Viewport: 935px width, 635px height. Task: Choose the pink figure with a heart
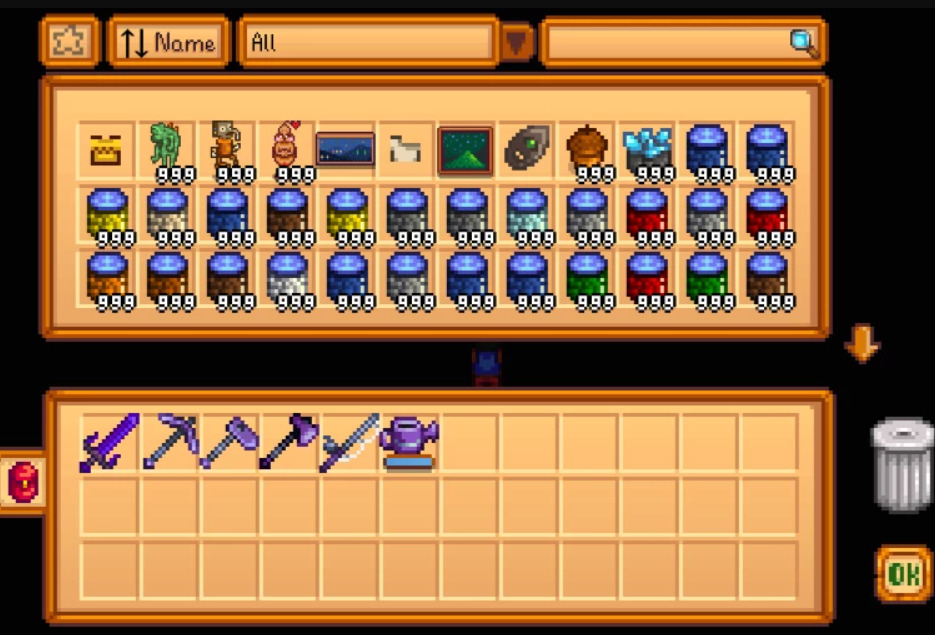point(287,150)
